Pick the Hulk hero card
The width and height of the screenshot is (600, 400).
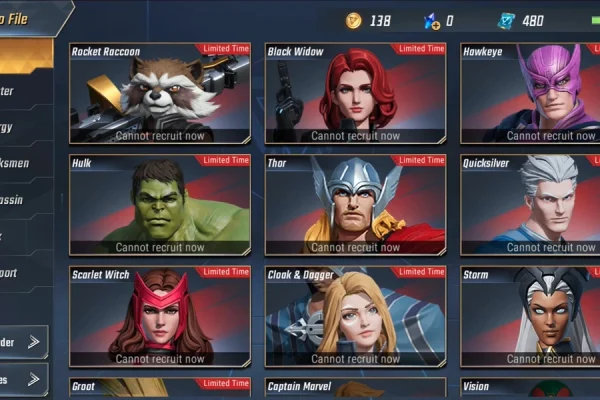[160, 204]
